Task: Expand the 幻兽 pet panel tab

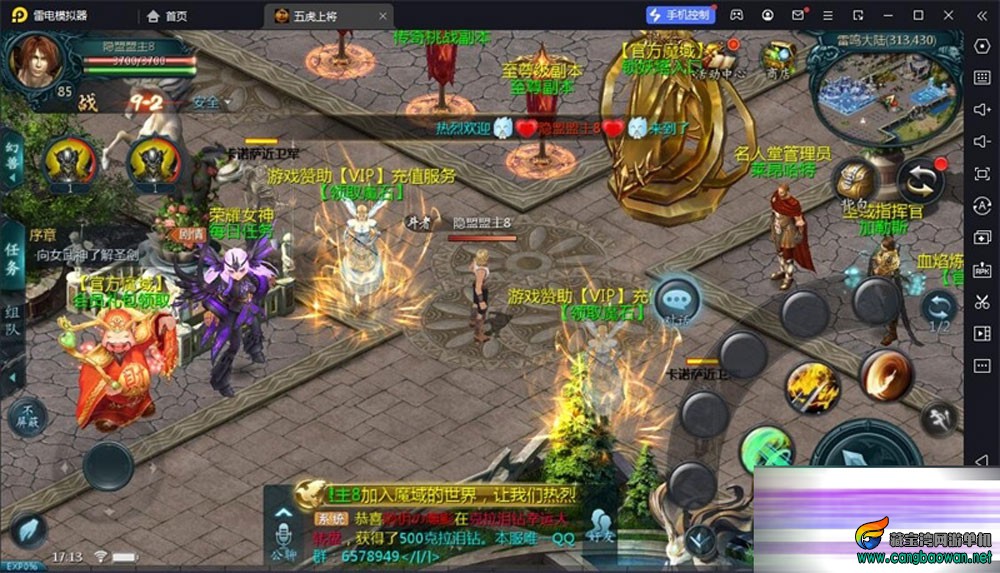Action: (x=13, y=160)
